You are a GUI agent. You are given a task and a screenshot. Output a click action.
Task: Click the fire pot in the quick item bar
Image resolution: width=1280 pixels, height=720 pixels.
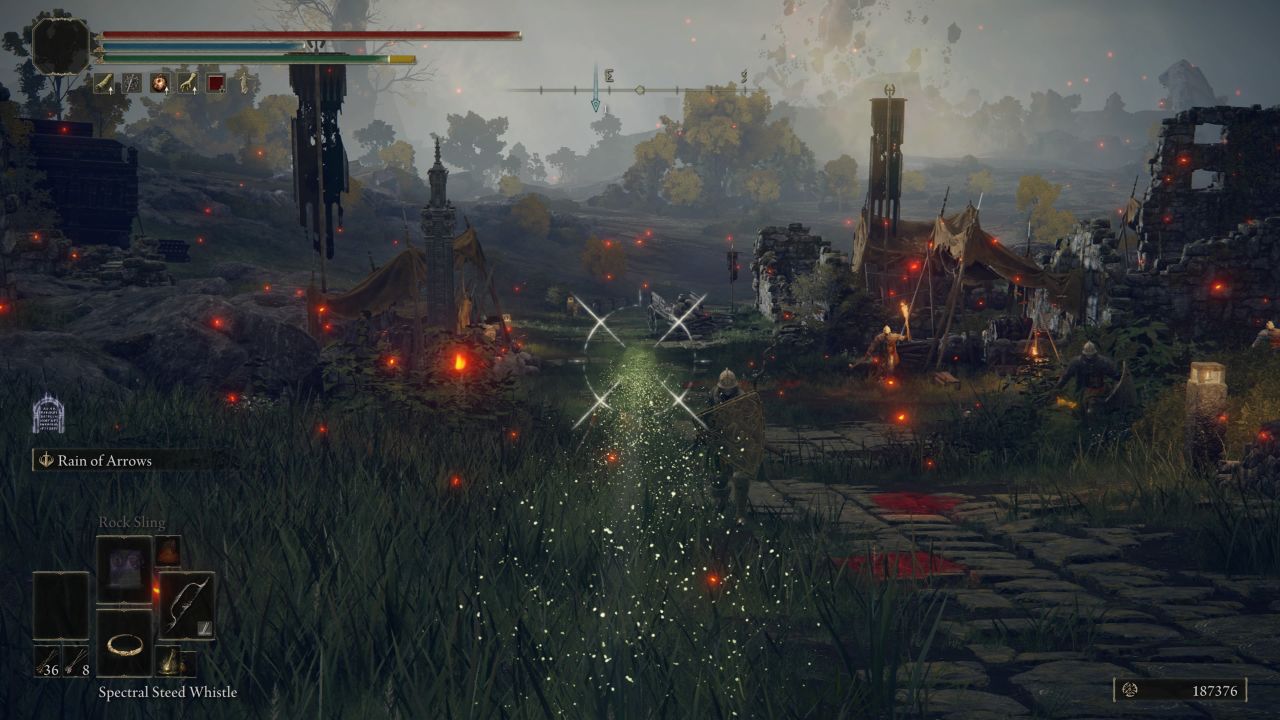(159, 82)
